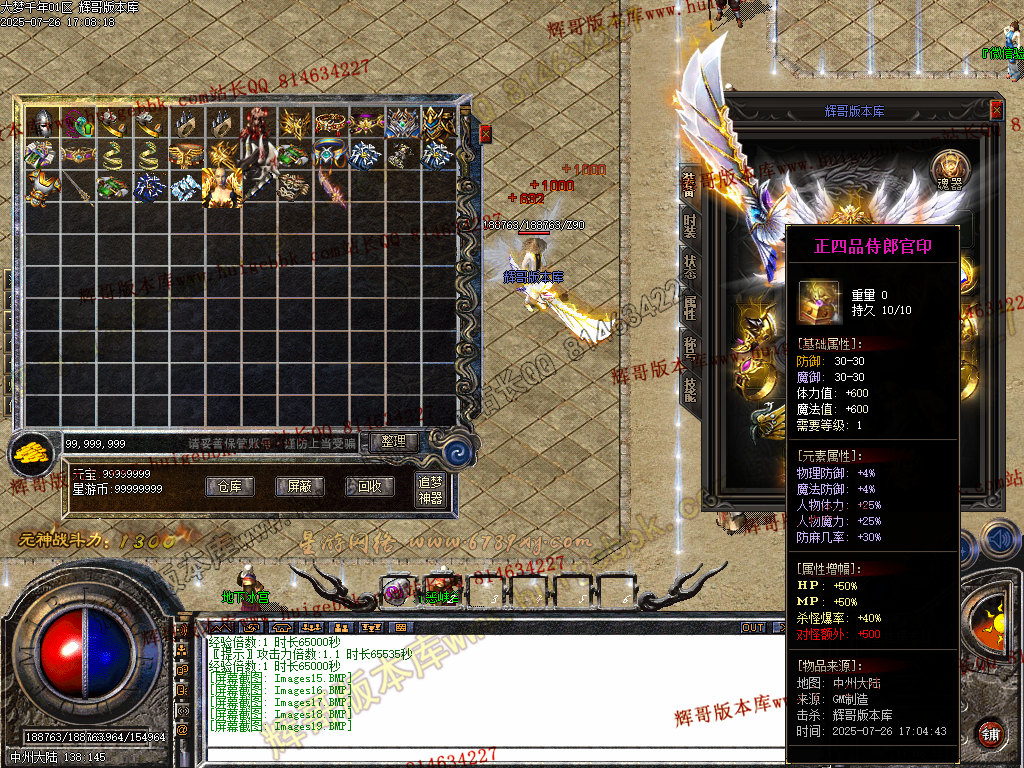Click the OUT button above the chat
Screen dimensions: 1024x768
(x=752, y=628)
